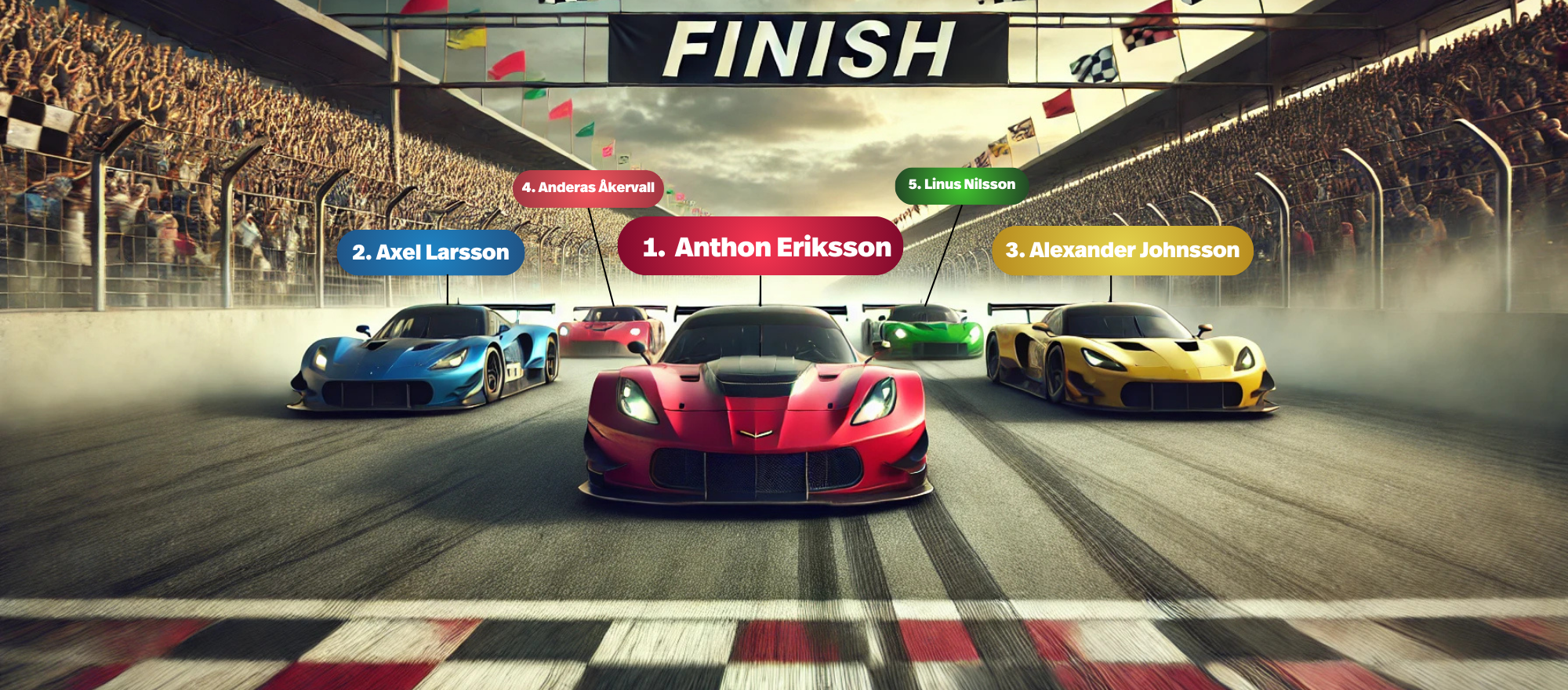Choose the 3. Alexander Johnsson name tag
This screenshot has width=1568, height=690.
(x=1122, y=250)
